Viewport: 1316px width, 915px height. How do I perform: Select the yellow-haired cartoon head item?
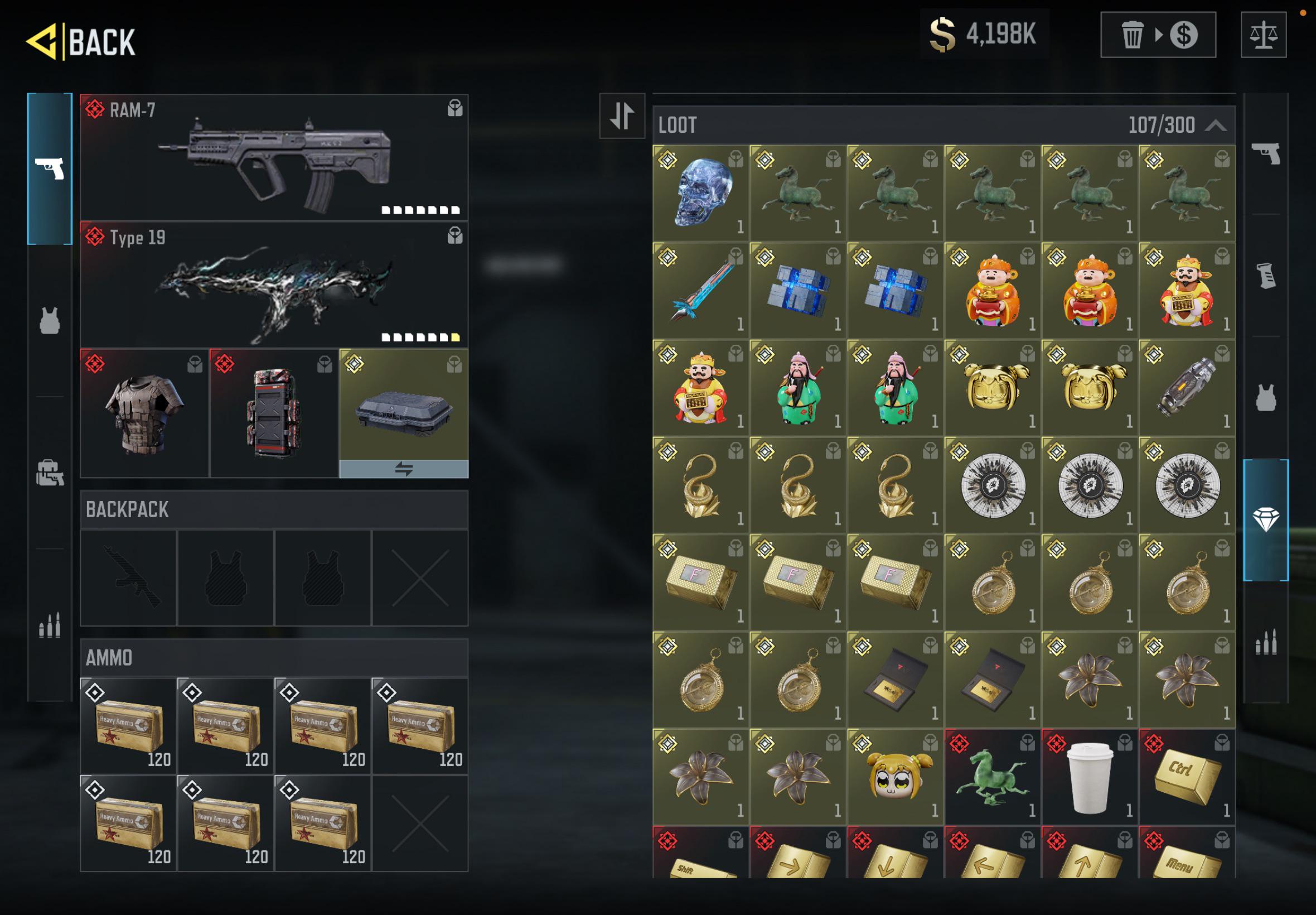click(x=895, y=777)
